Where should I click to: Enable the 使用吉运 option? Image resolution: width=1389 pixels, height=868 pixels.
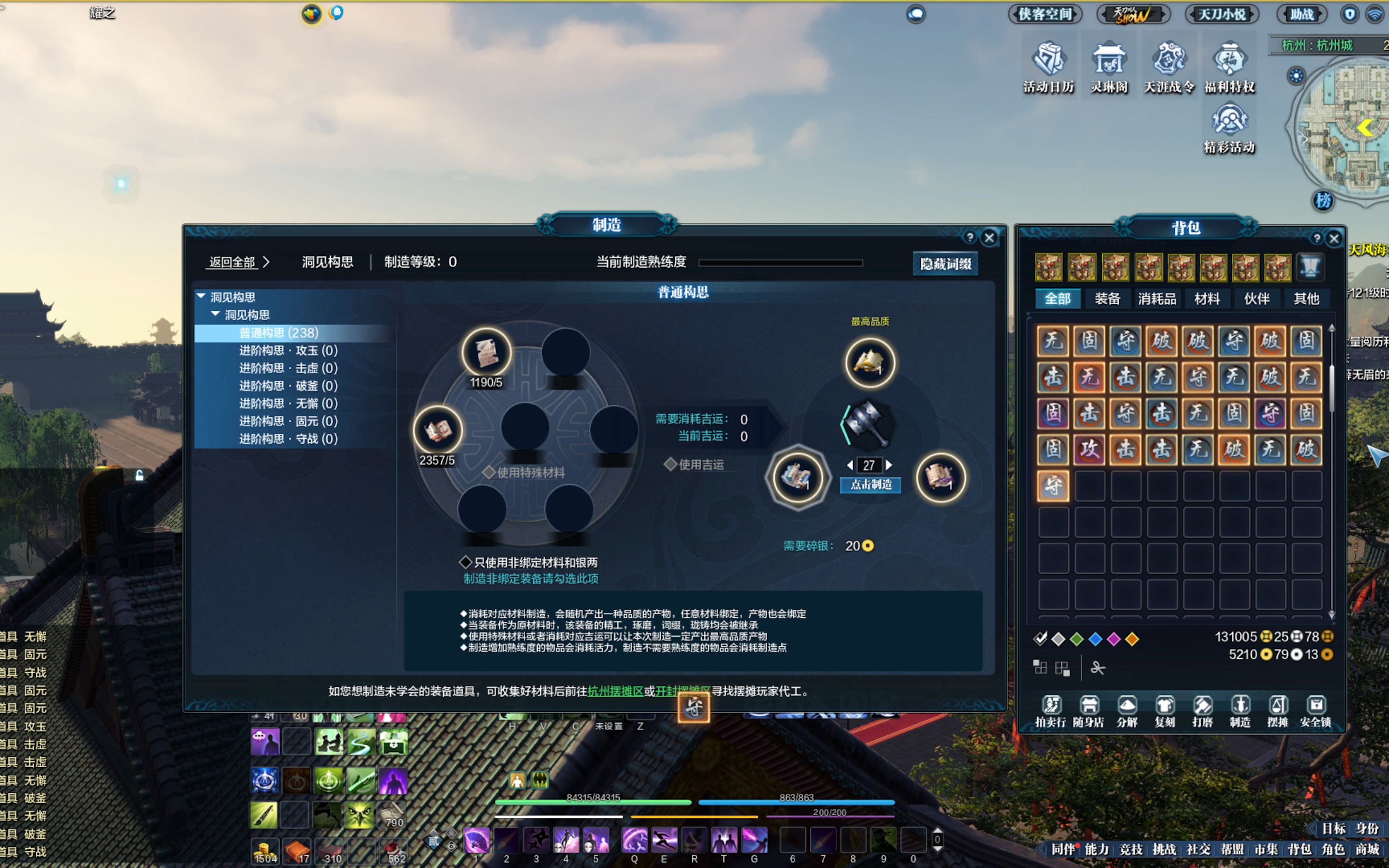[x=670, y=465]
